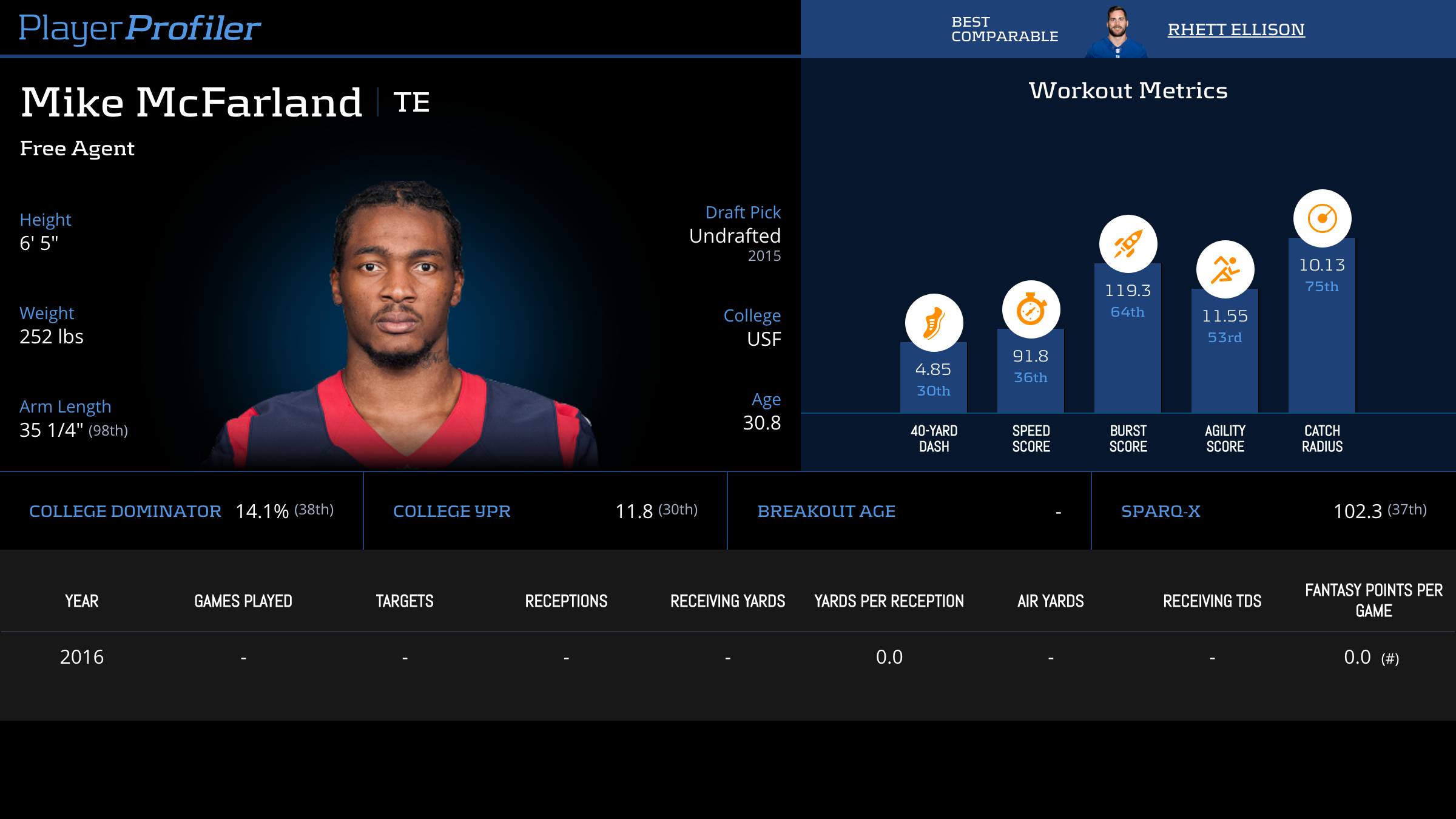This screenshot has width=1456, height=819.
Task: Open the SPARQ-x stat label
Action: click(x=1161, y=511)
